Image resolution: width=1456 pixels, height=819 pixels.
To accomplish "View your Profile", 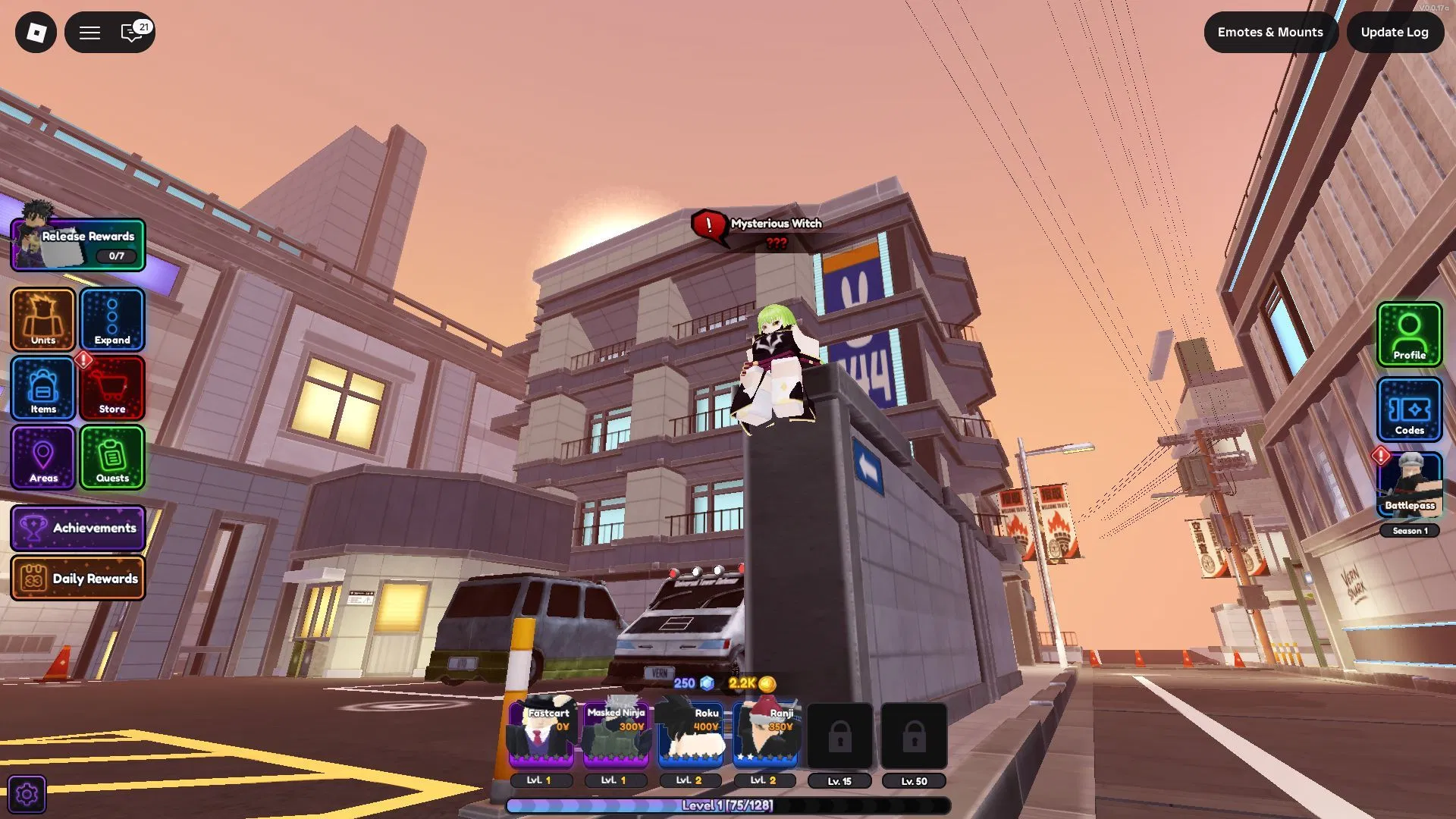I will point(1409,334).
